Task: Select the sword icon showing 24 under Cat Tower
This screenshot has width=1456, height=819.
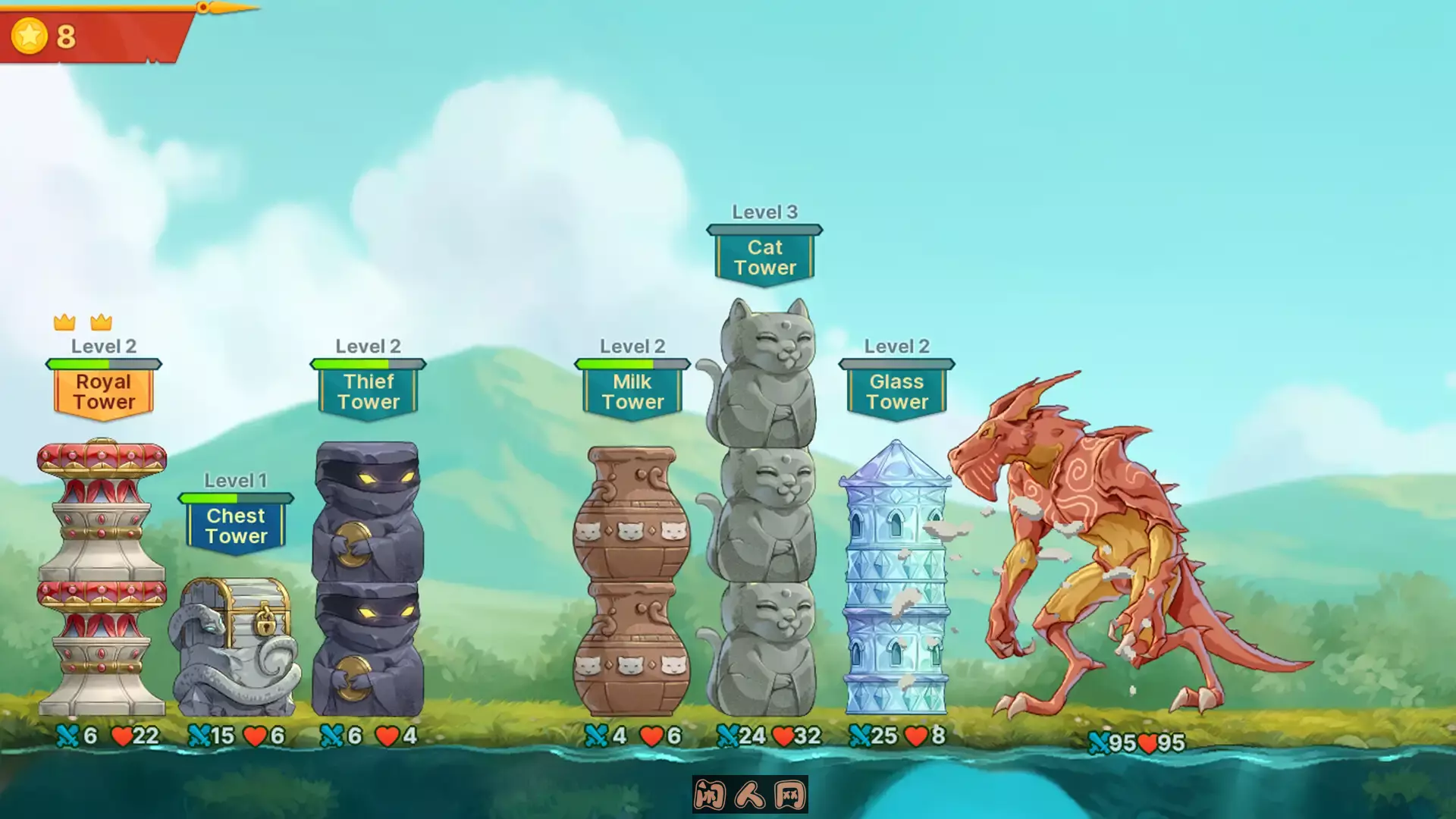Action: (730, 734)
